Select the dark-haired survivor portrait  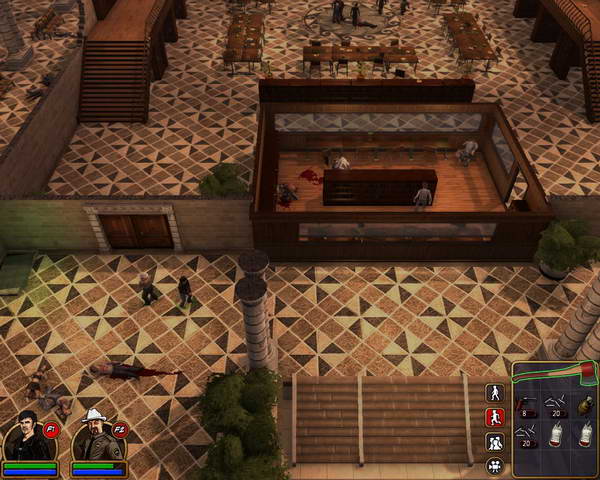coord(29,435)
